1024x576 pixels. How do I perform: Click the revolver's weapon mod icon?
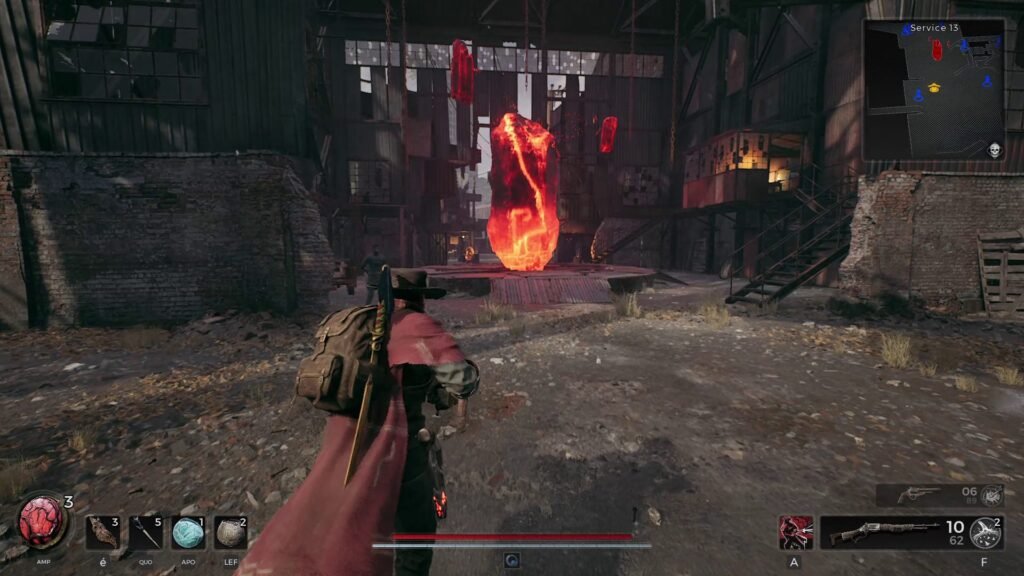coord(990,495)
